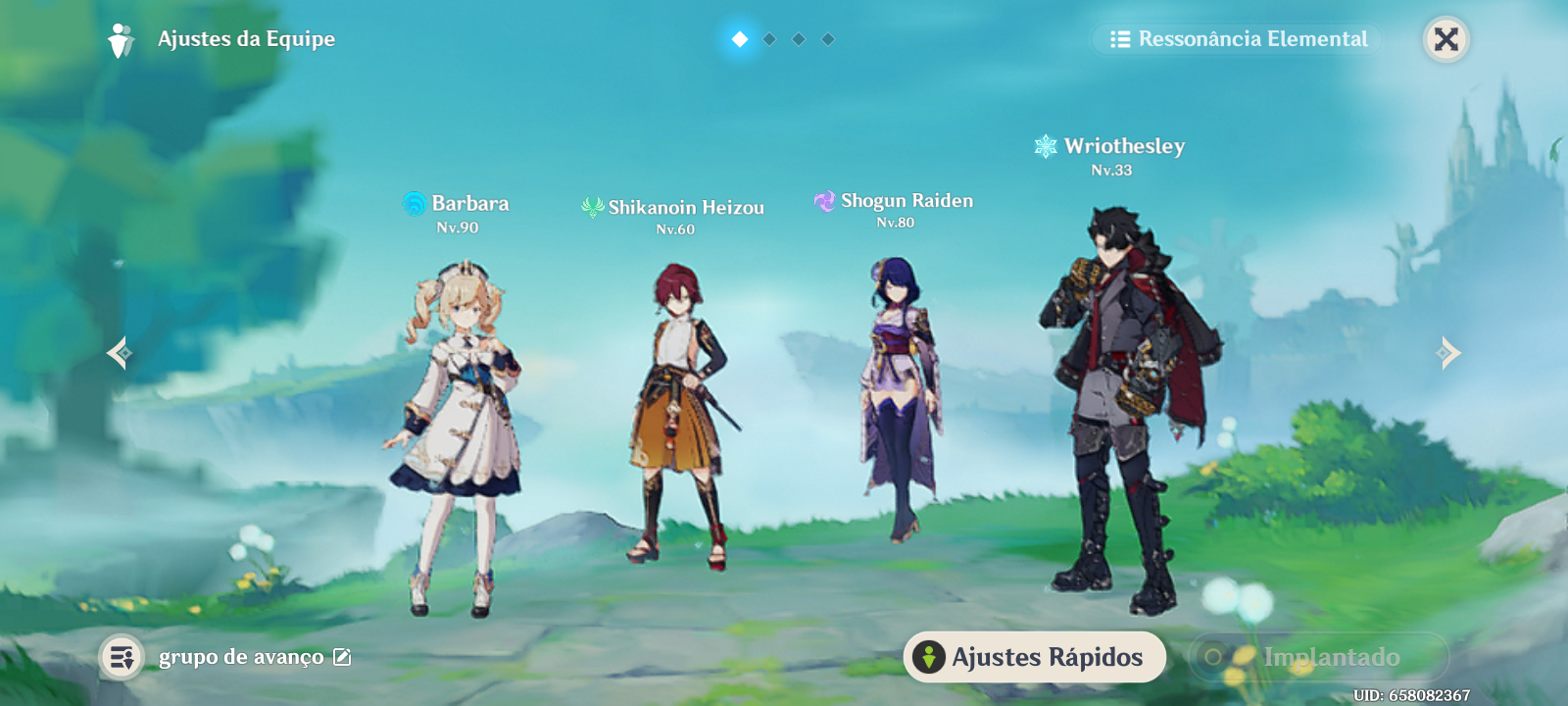Select the highlighted first page dot
The height and width of the screenshot is (706, 1568).
(738, 40)
